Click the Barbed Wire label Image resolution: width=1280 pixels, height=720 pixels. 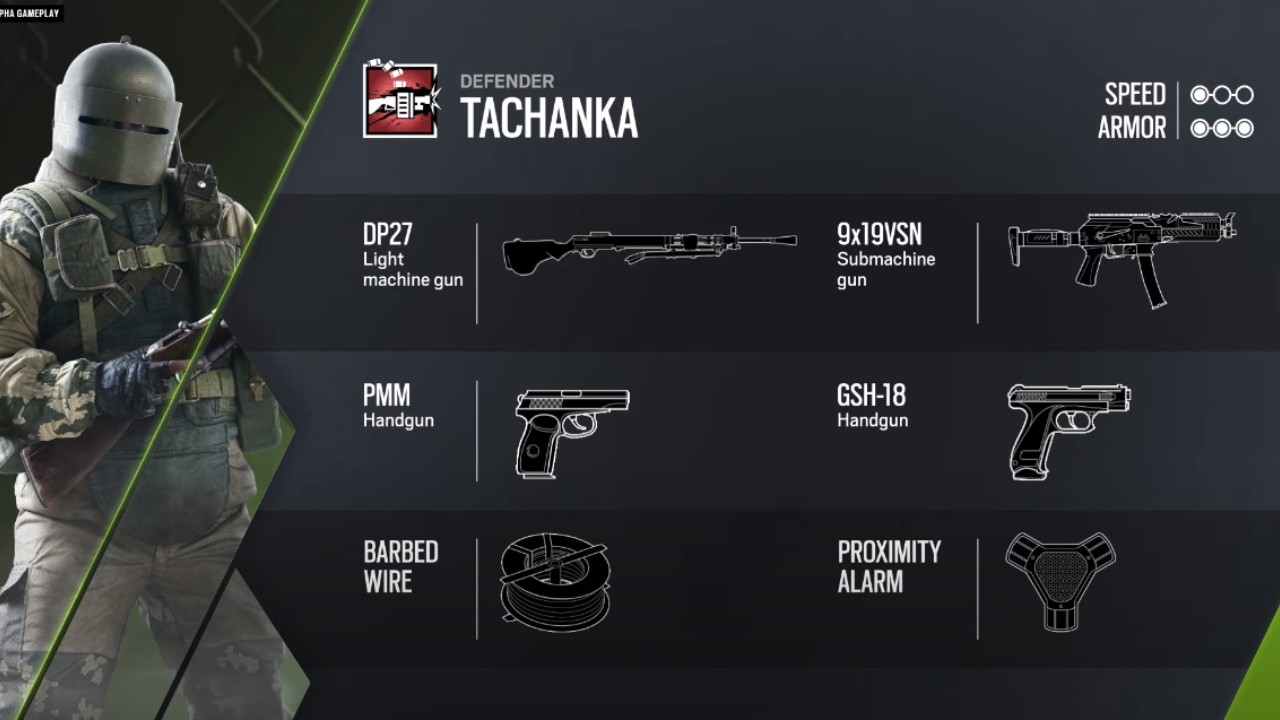click(399, 568)
